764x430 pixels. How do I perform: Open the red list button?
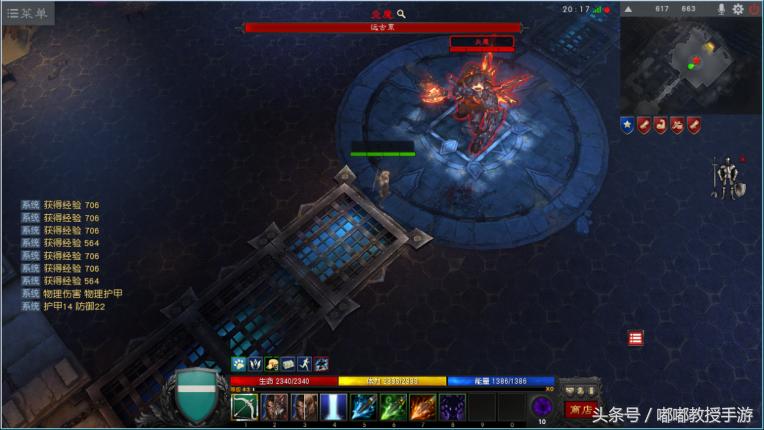point(636,338)
